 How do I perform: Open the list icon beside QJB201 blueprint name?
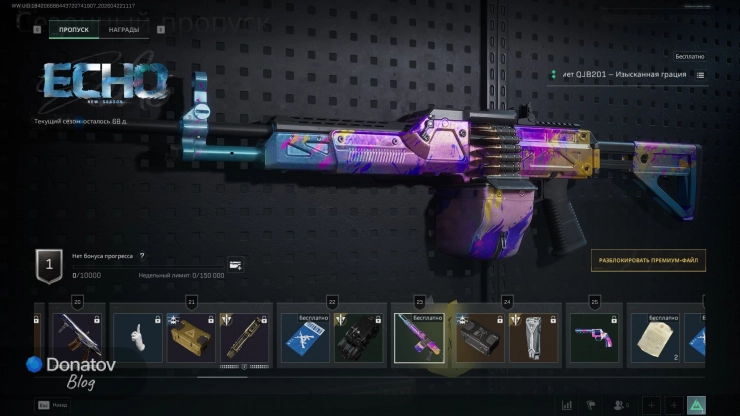click(x=700, y=75)
